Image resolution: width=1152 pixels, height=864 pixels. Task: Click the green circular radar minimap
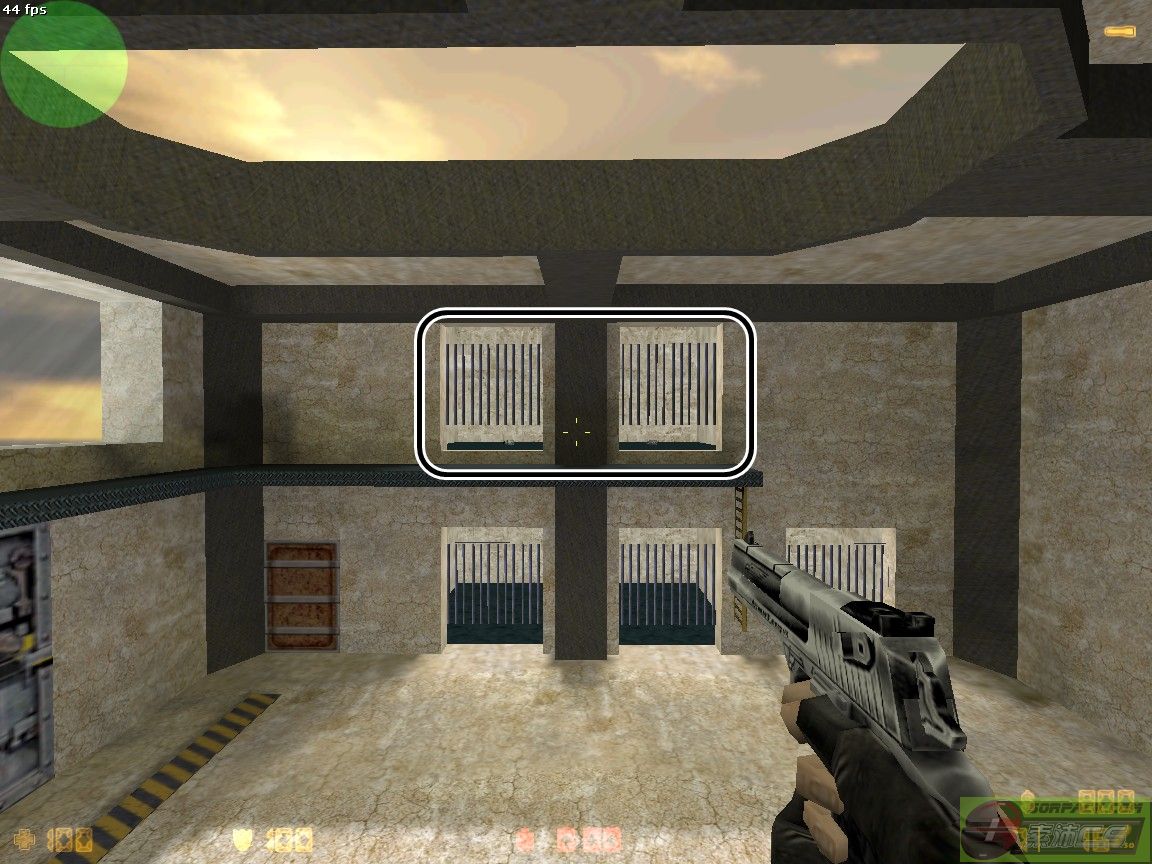click(x=64, y=64)
